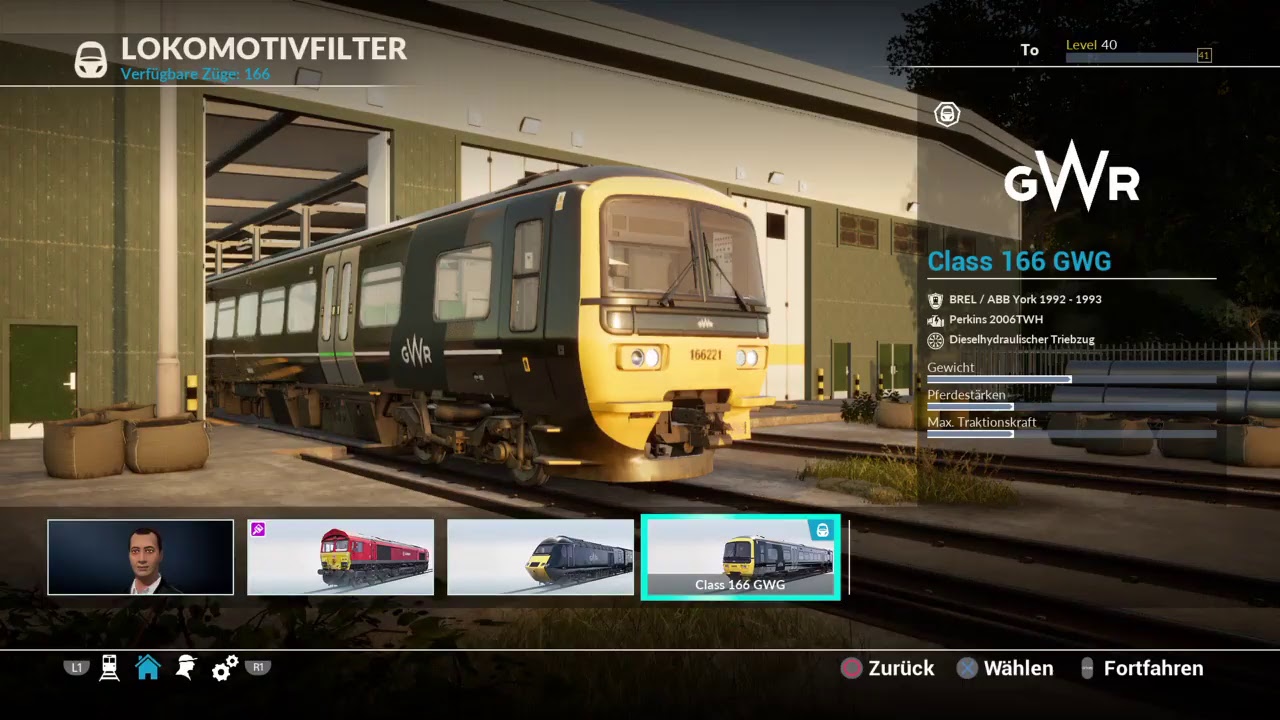Open the gear settings tab
The width and height of the screenshot is (1280, 720).
pos(225,668)
